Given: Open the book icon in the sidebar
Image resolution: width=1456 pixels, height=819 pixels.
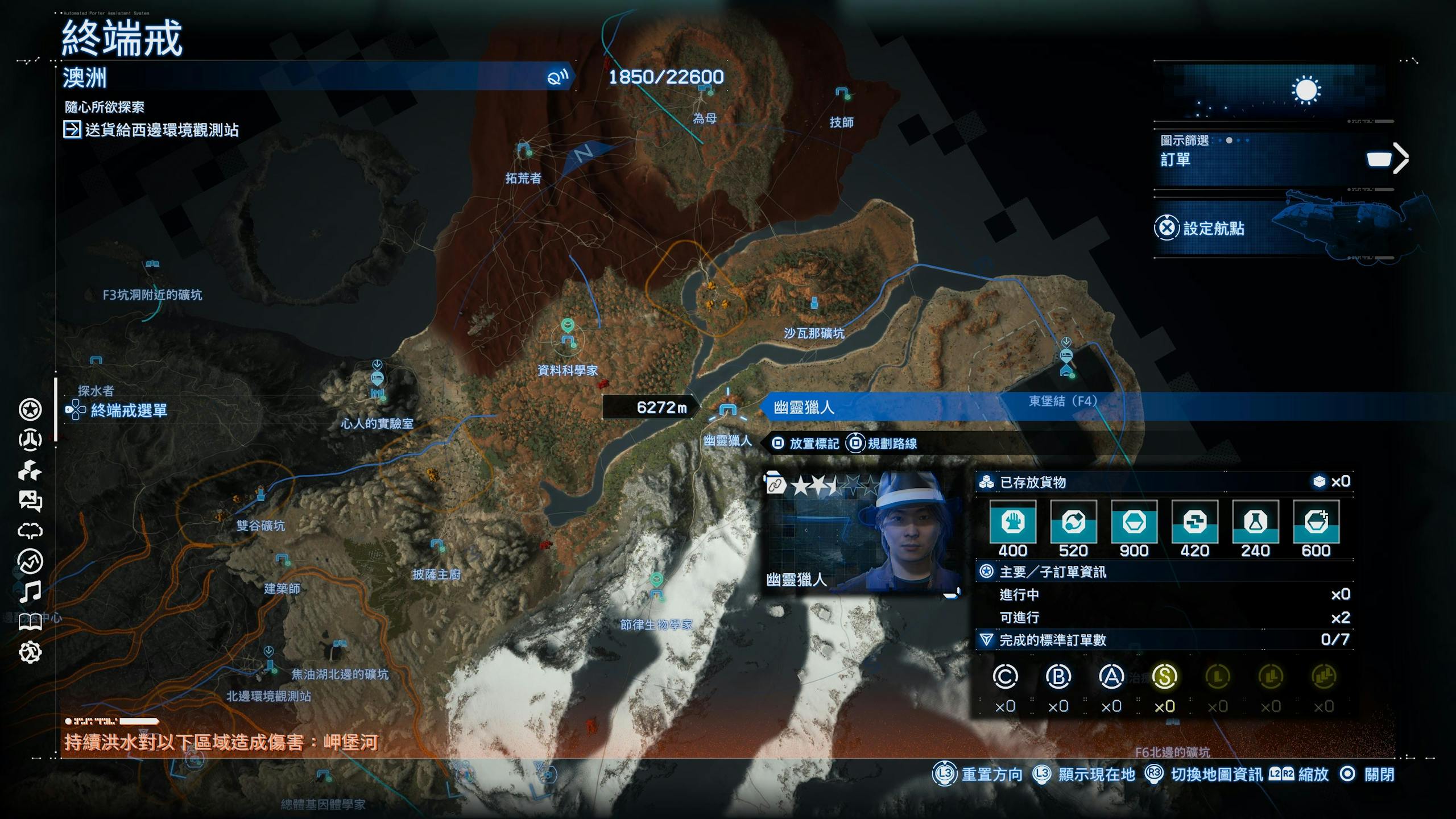Looking at the screenshot, I should (x=30, y=622).
